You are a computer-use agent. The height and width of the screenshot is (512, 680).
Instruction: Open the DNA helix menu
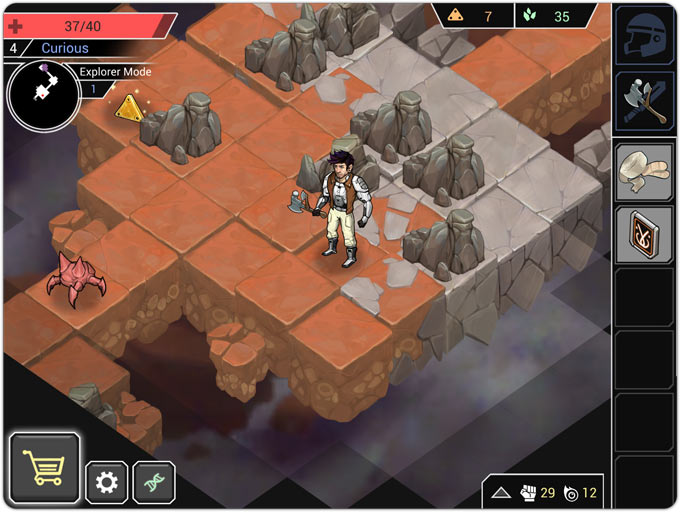[x=154, y=483]
